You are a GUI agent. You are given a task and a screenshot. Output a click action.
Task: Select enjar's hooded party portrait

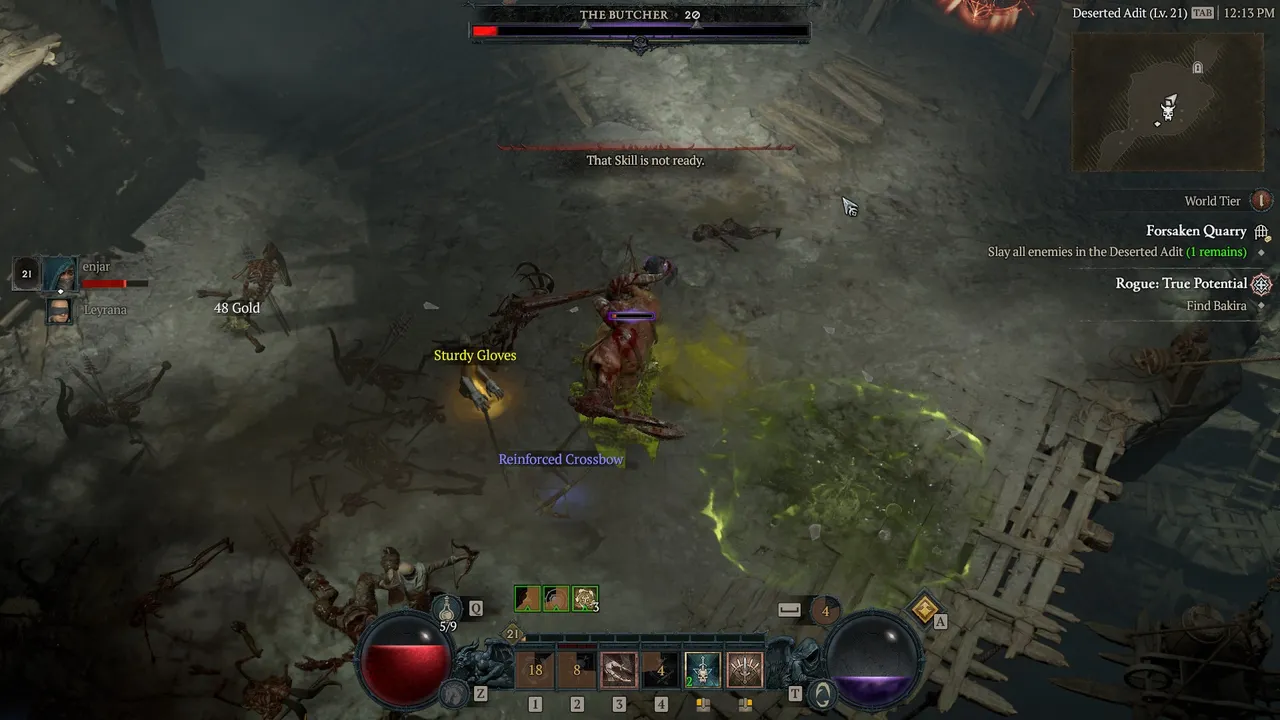point(59,273)
